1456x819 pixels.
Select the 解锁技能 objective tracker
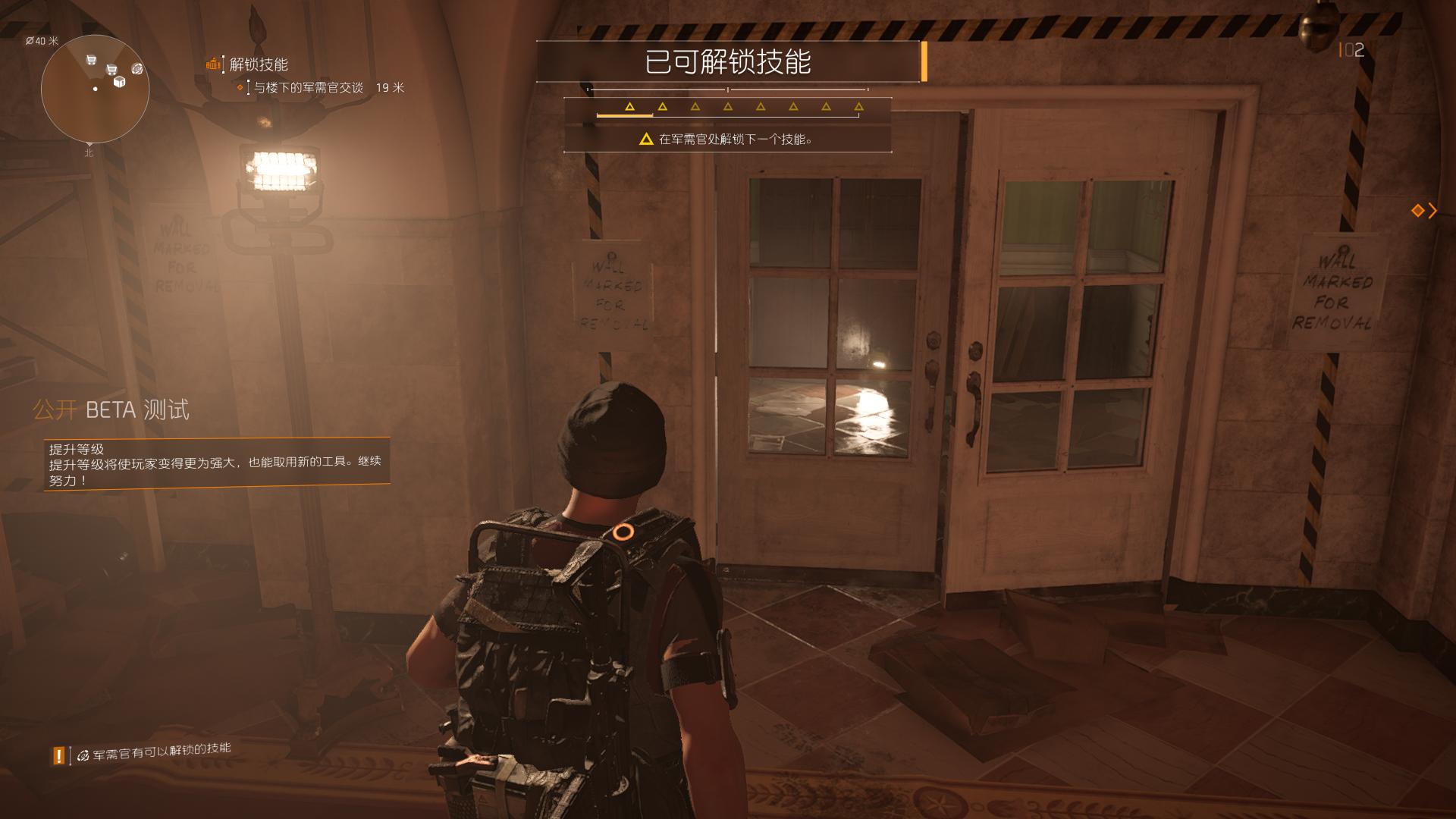(x=258, y=65)
